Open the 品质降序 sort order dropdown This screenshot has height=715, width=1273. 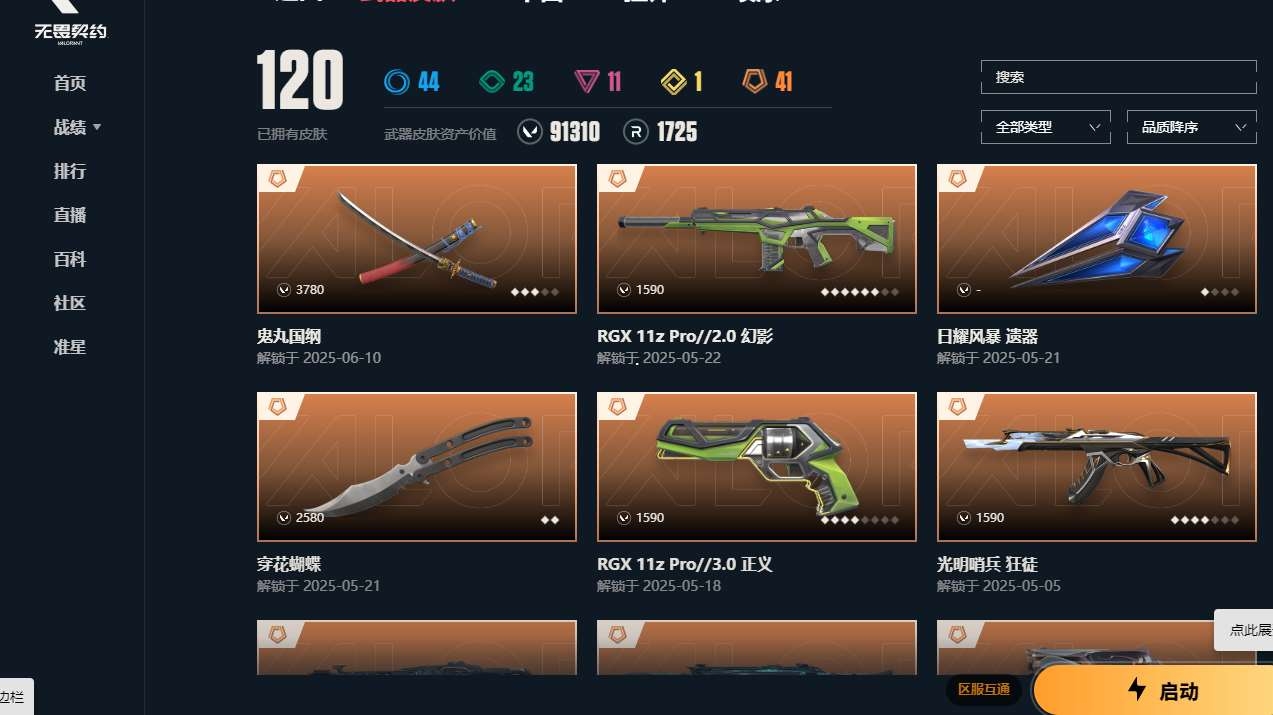click(1191, 127)
